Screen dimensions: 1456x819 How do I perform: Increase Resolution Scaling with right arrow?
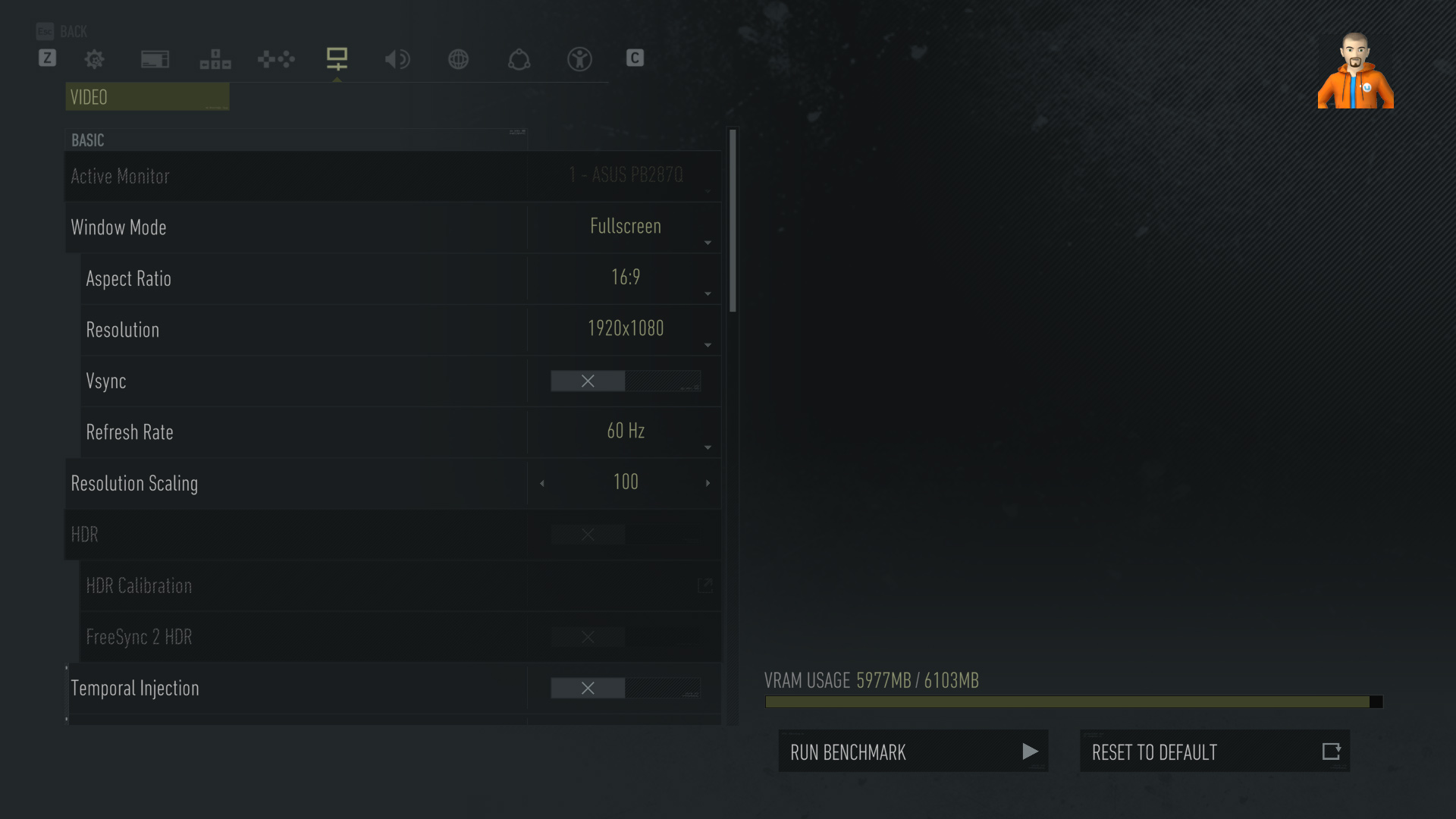pyautogui.click(x=708, y=483)
